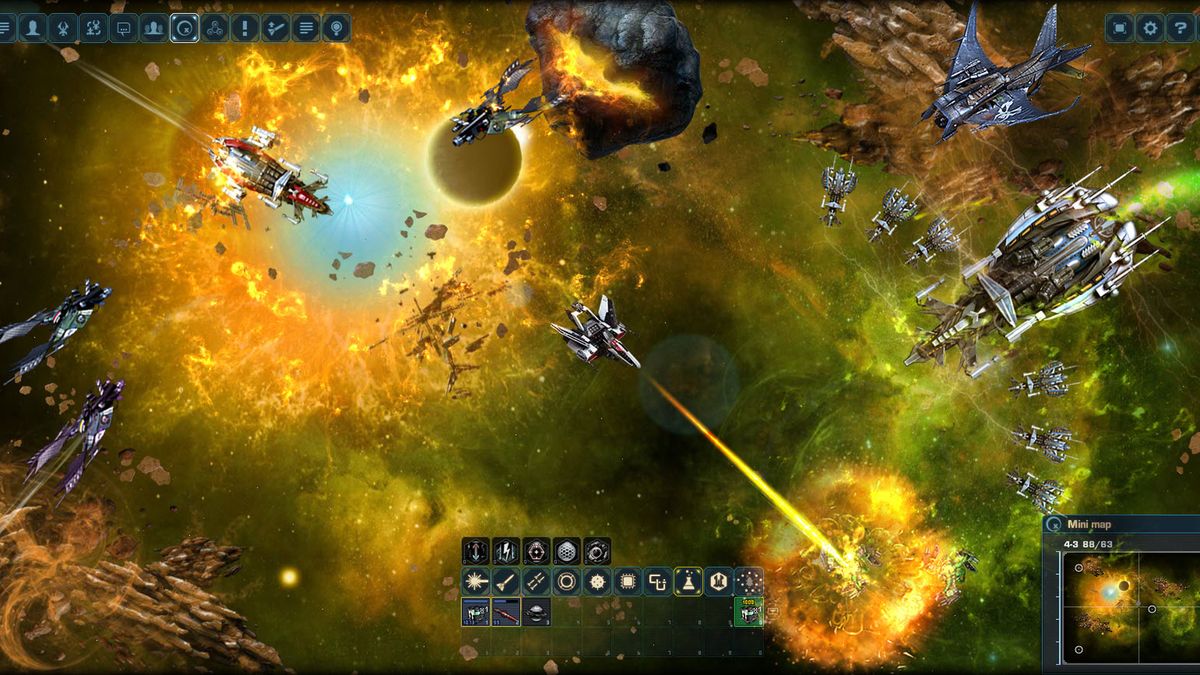The height and width of the screenshot is (675, 1200).
Task: Open the exclamation mark quest icon
Action: [x=245, y=28]
